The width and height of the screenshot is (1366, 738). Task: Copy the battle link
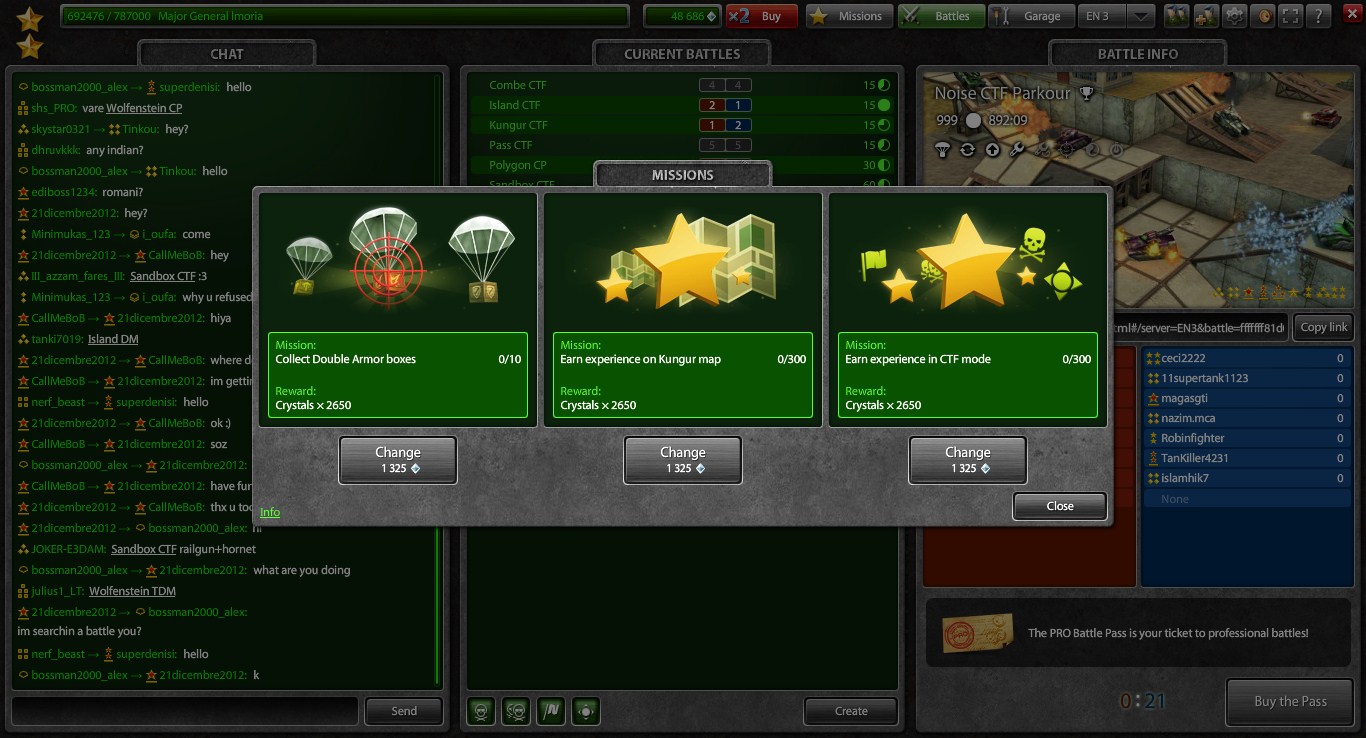pos(1324,327)
